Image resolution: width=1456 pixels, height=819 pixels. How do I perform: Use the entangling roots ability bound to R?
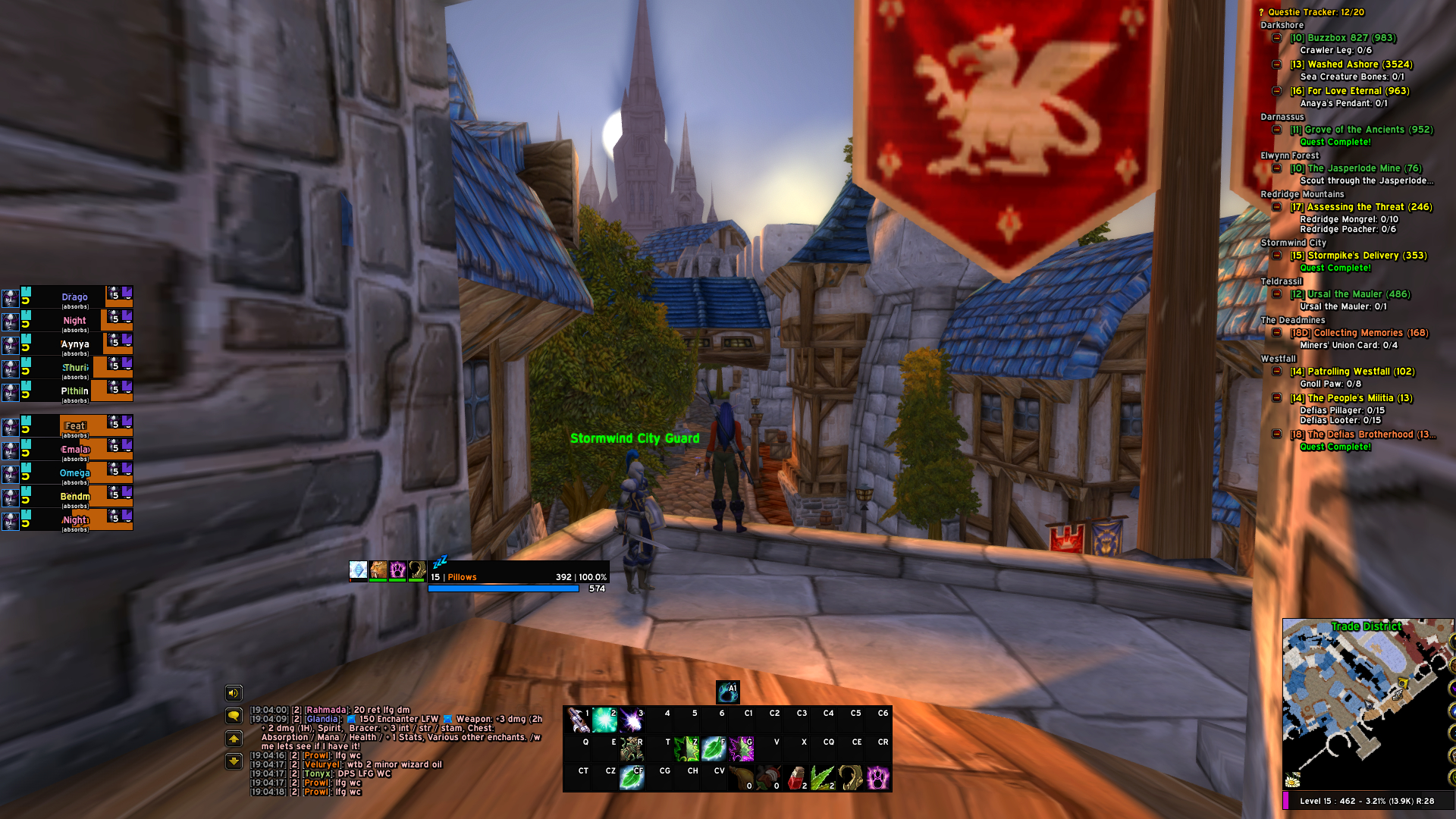click(631, 748)
